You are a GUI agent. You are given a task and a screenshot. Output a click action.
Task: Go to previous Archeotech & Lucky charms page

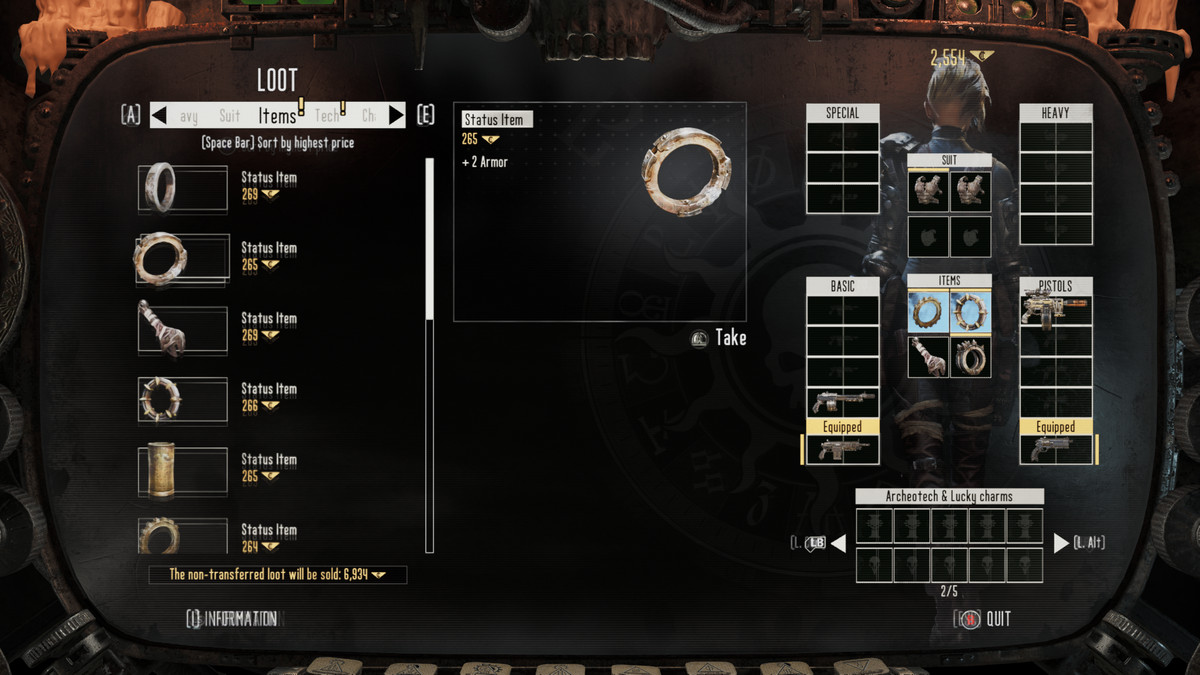(x=838, y=543)
